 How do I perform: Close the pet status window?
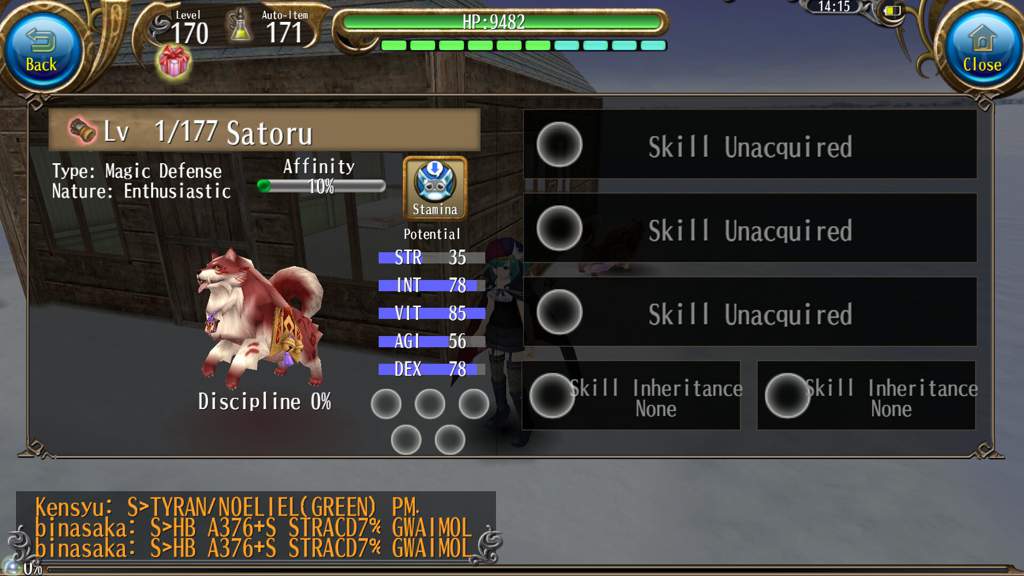[x=981, y=50]
